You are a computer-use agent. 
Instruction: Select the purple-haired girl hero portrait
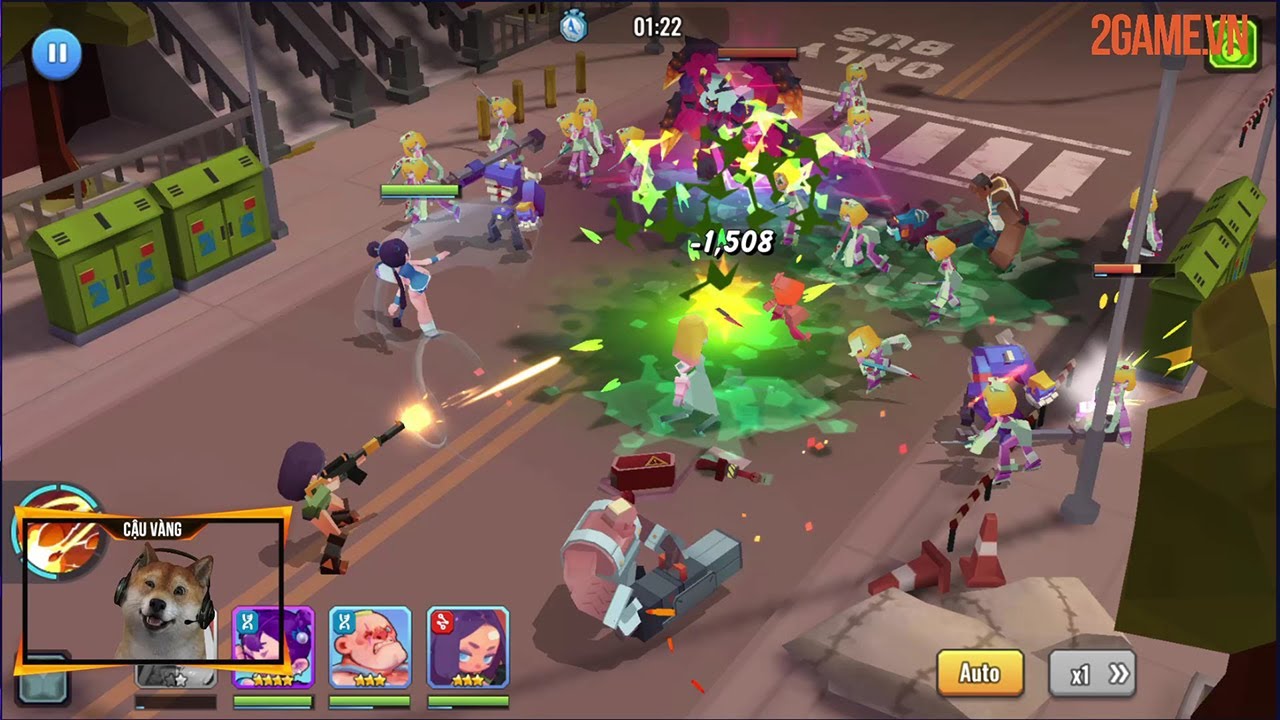tap(273, 647)
